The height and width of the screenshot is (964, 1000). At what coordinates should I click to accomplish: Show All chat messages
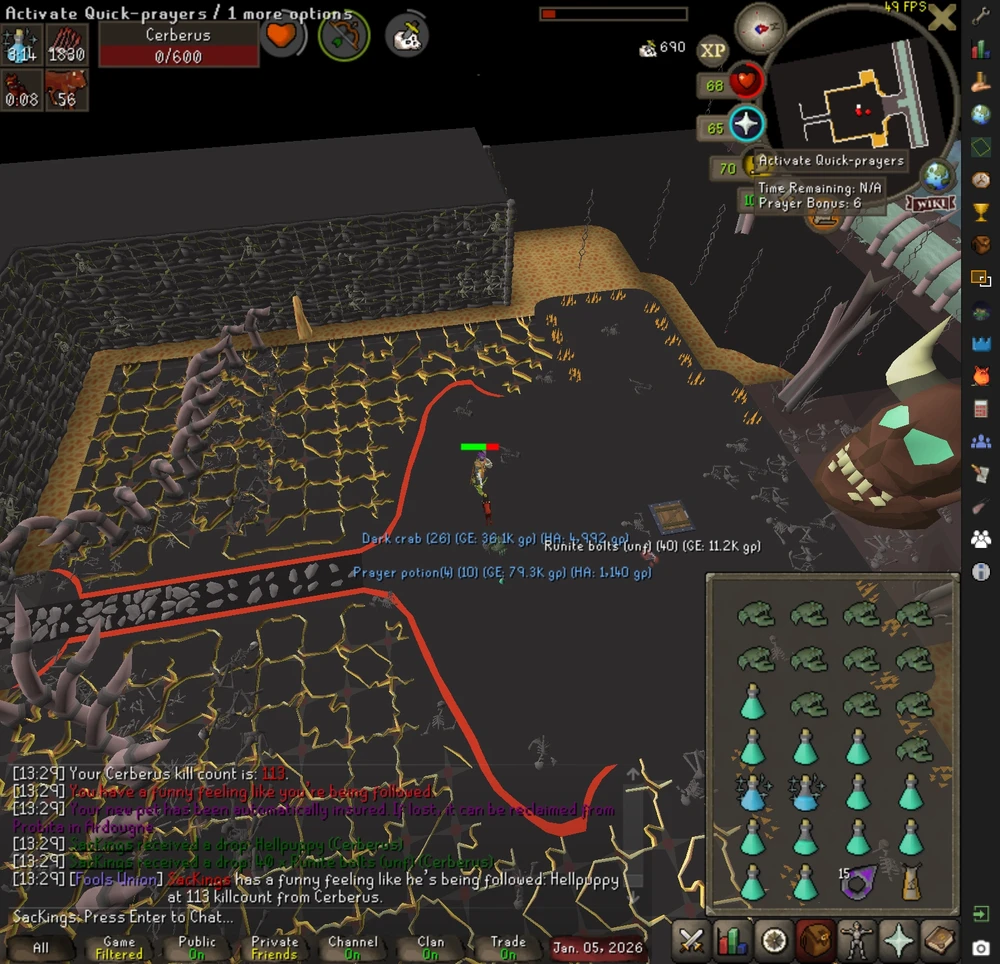tap(41, 947)
